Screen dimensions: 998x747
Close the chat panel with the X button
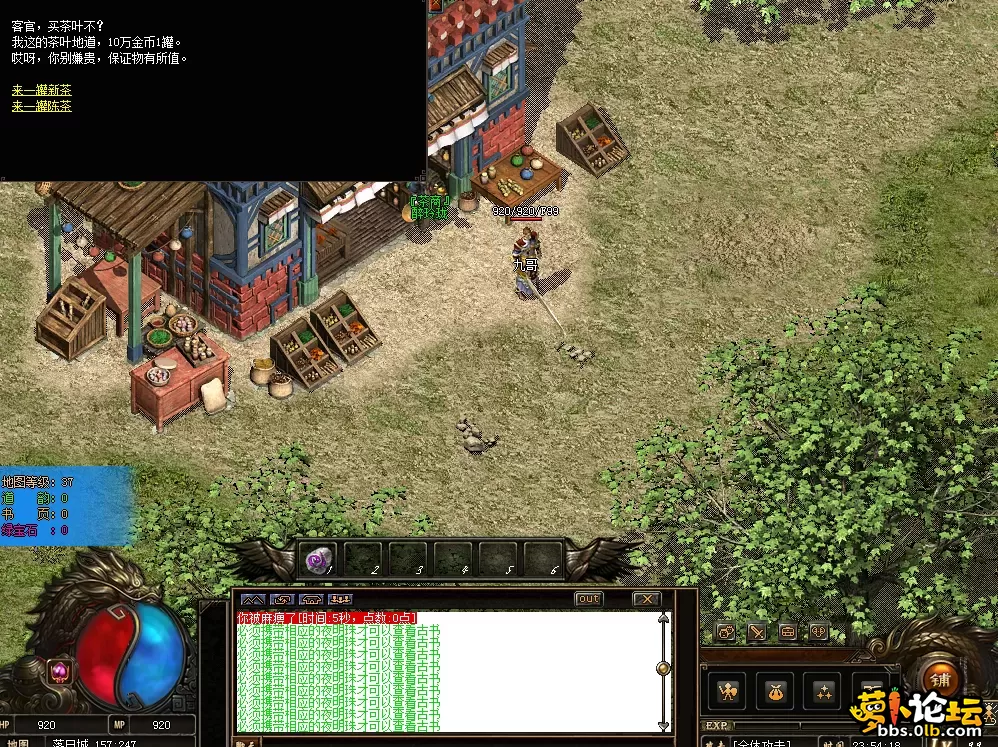pyautogui.click(x=647, y=599)
